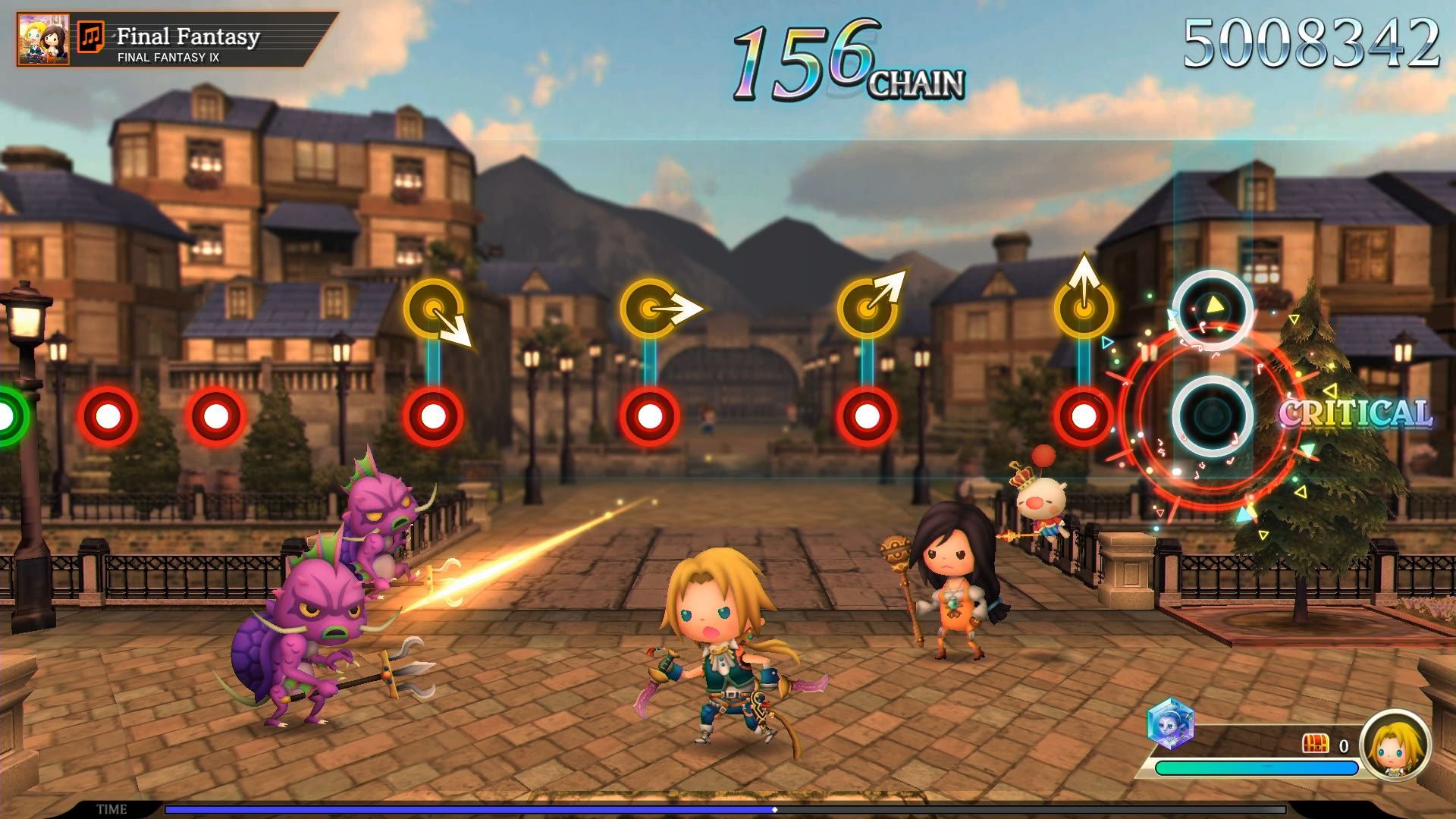Image resolution: width=1456 pixels, height=819 pixels.
Task: Tap the yellow right-arrow slide note
Action: pyautogui.click(x=650, y=309)
